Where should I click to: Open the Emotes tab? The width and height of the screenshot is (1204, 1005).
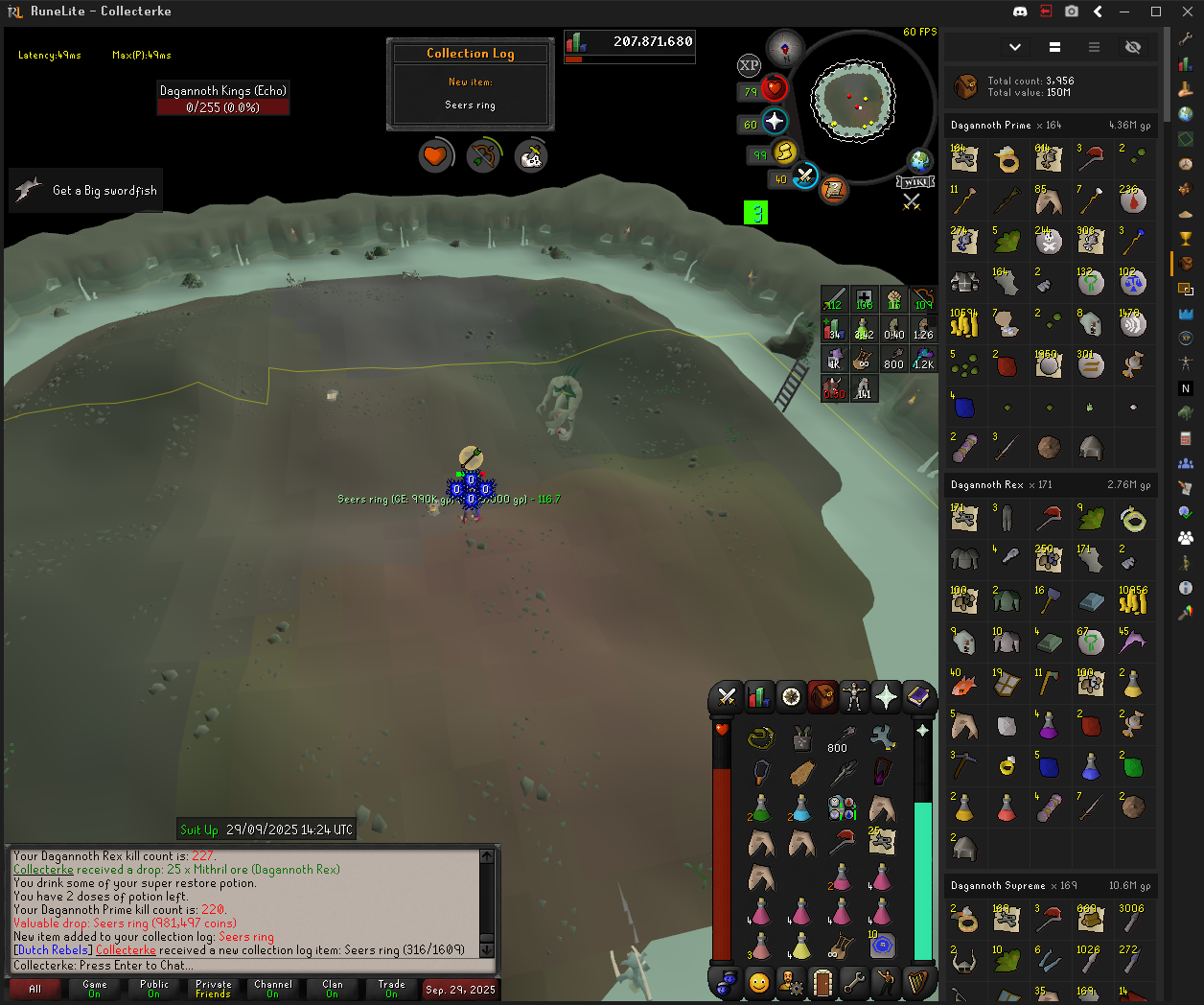(886, 983)
